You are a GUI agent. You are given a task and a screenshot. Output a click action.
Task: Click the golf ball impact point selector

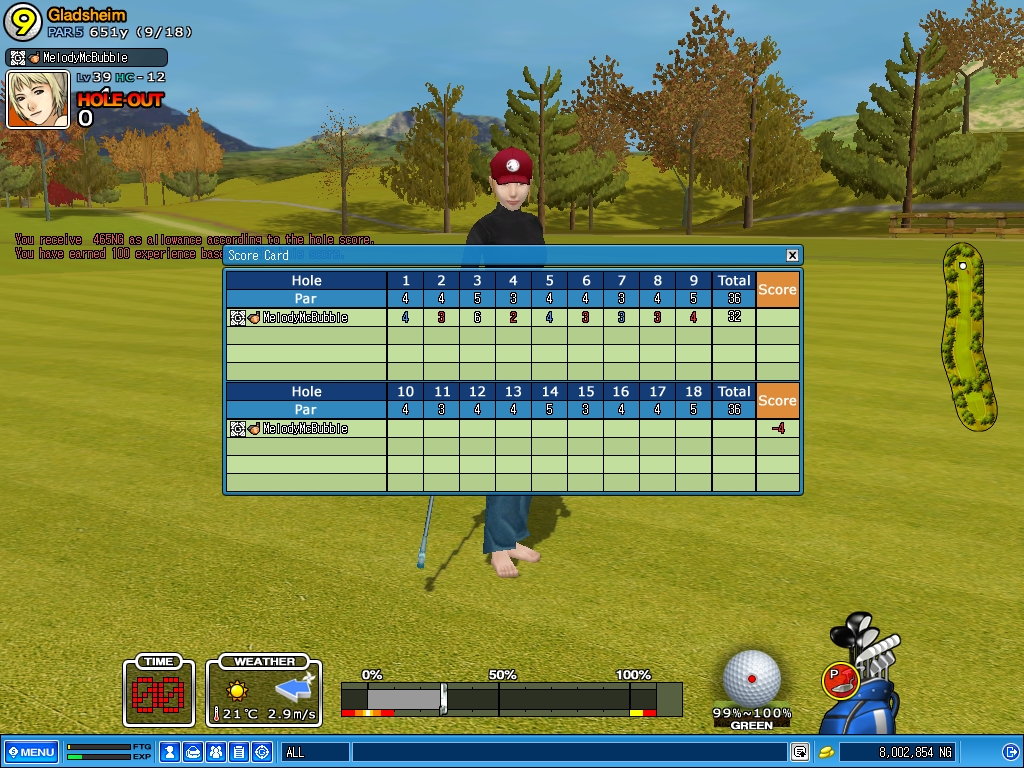pyautogui.click(x=751, y=677)
